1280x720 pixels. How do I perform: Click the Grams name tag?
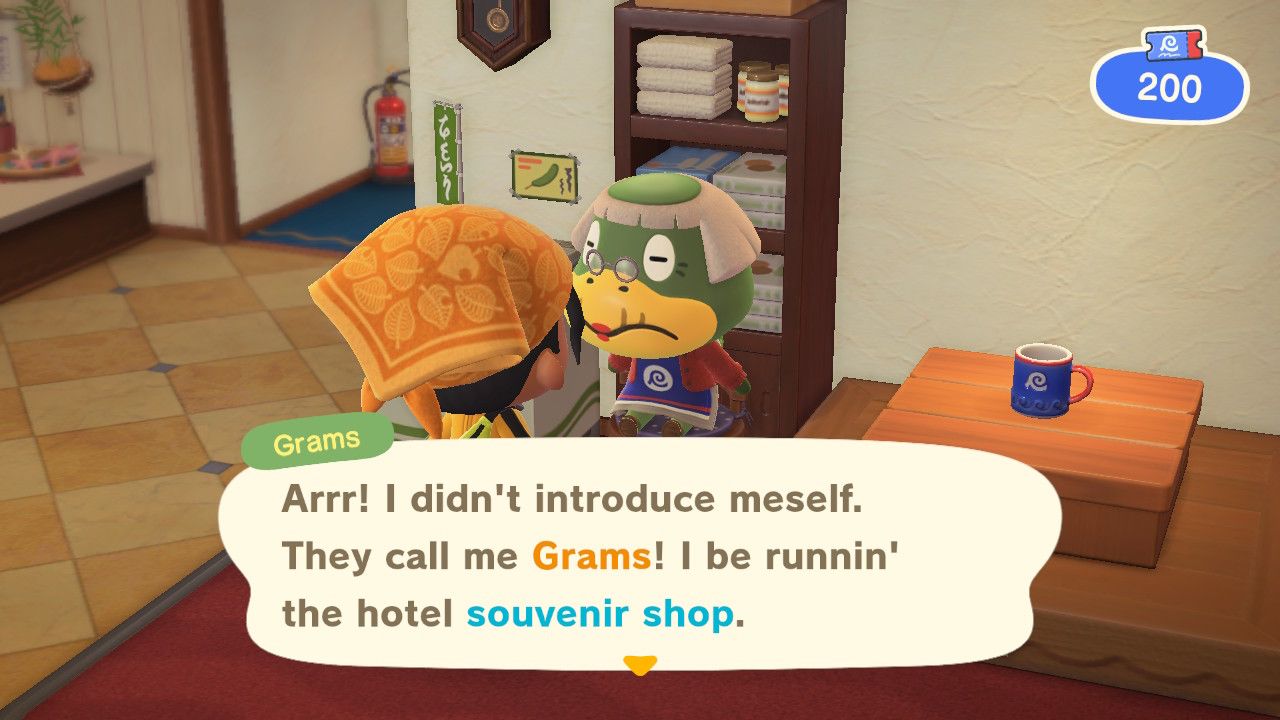point(318,437)
